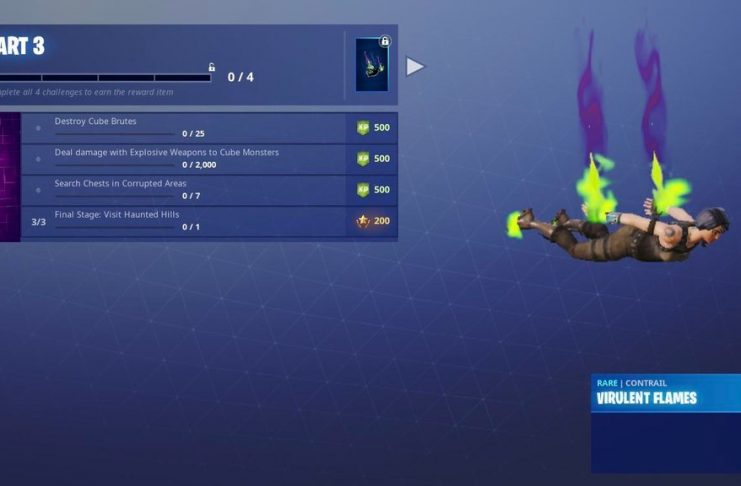Select the Destroy Cube Brutes challenge row

[x=200, y=127]
